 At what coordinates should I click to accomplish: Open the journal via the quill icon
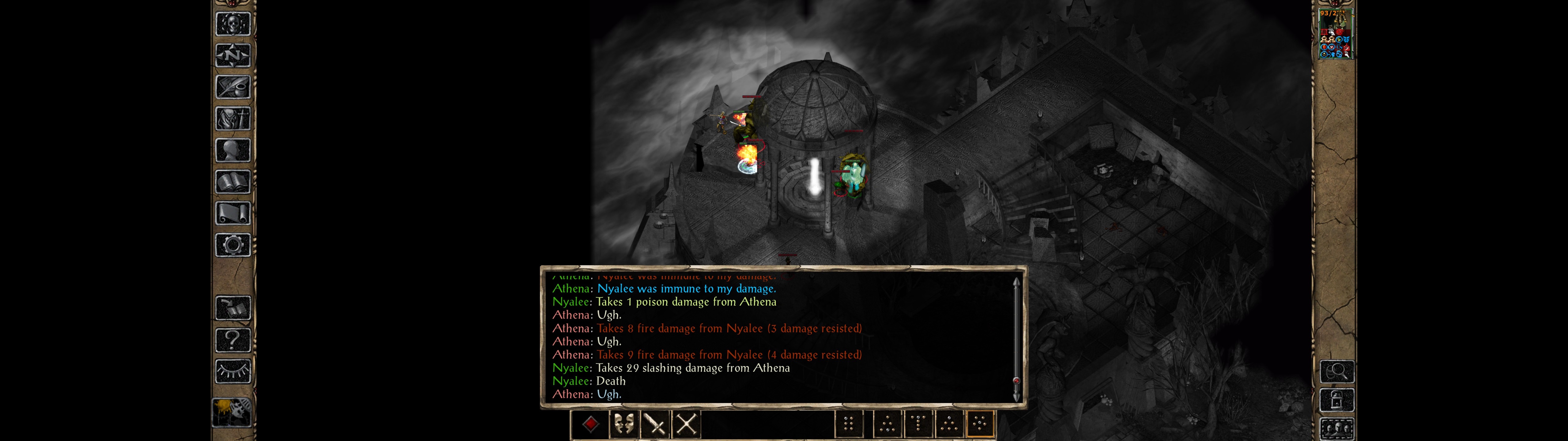point(232,87)
